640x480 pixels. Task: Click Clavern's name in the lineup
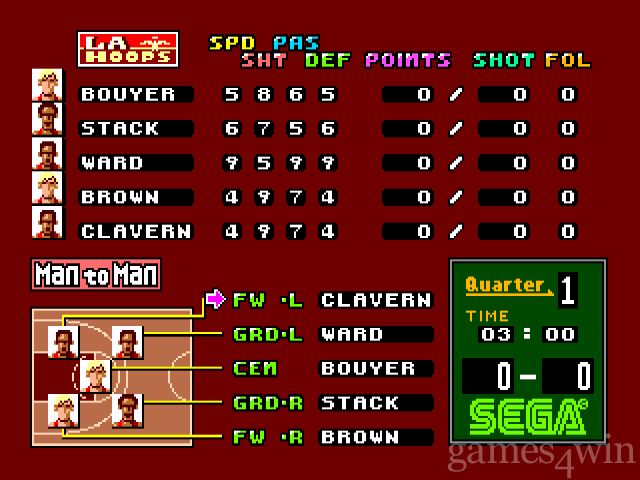(x=375, y=300)
